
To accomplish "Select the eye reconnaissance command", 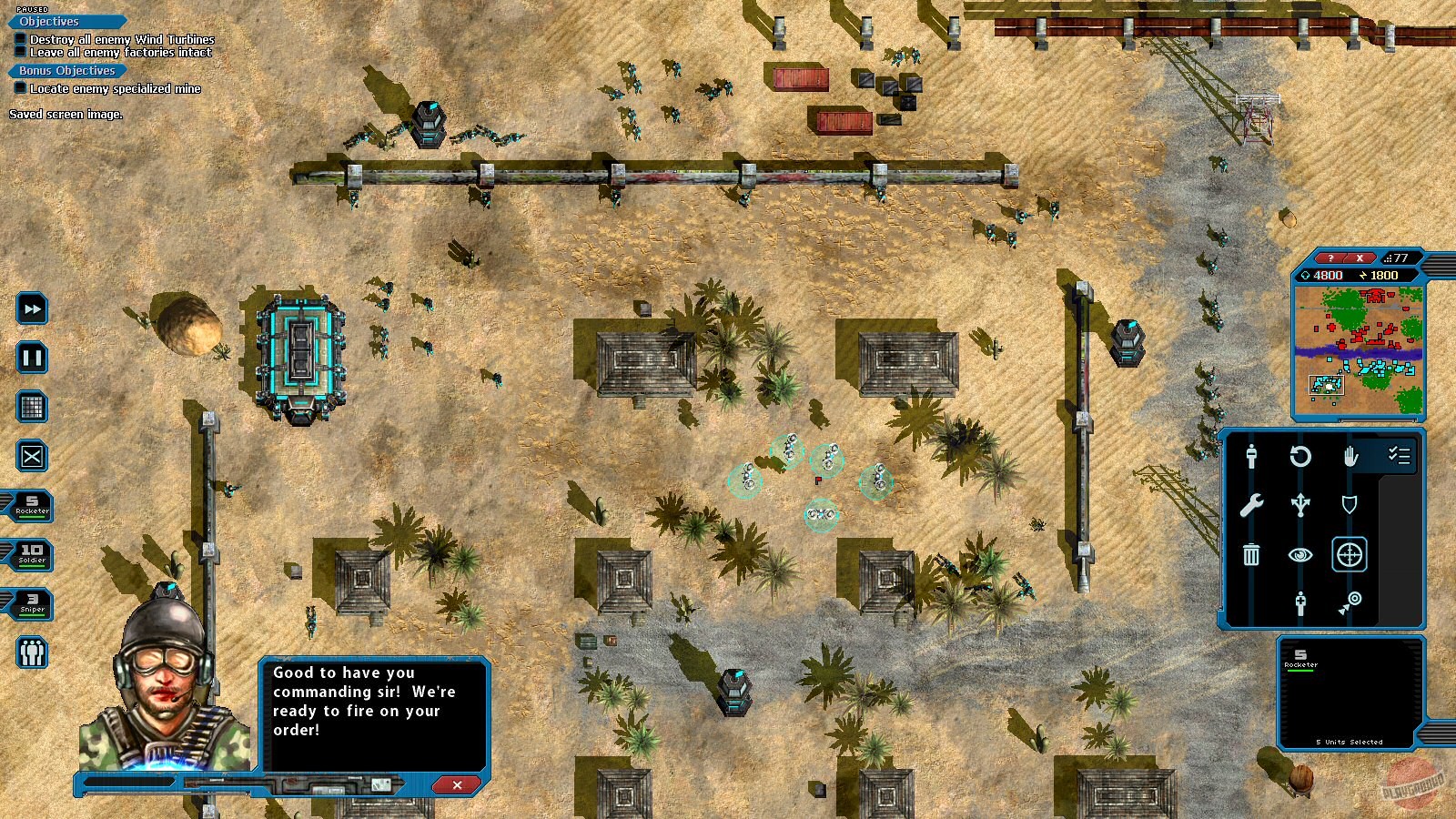I will (x=1301, y=555).
